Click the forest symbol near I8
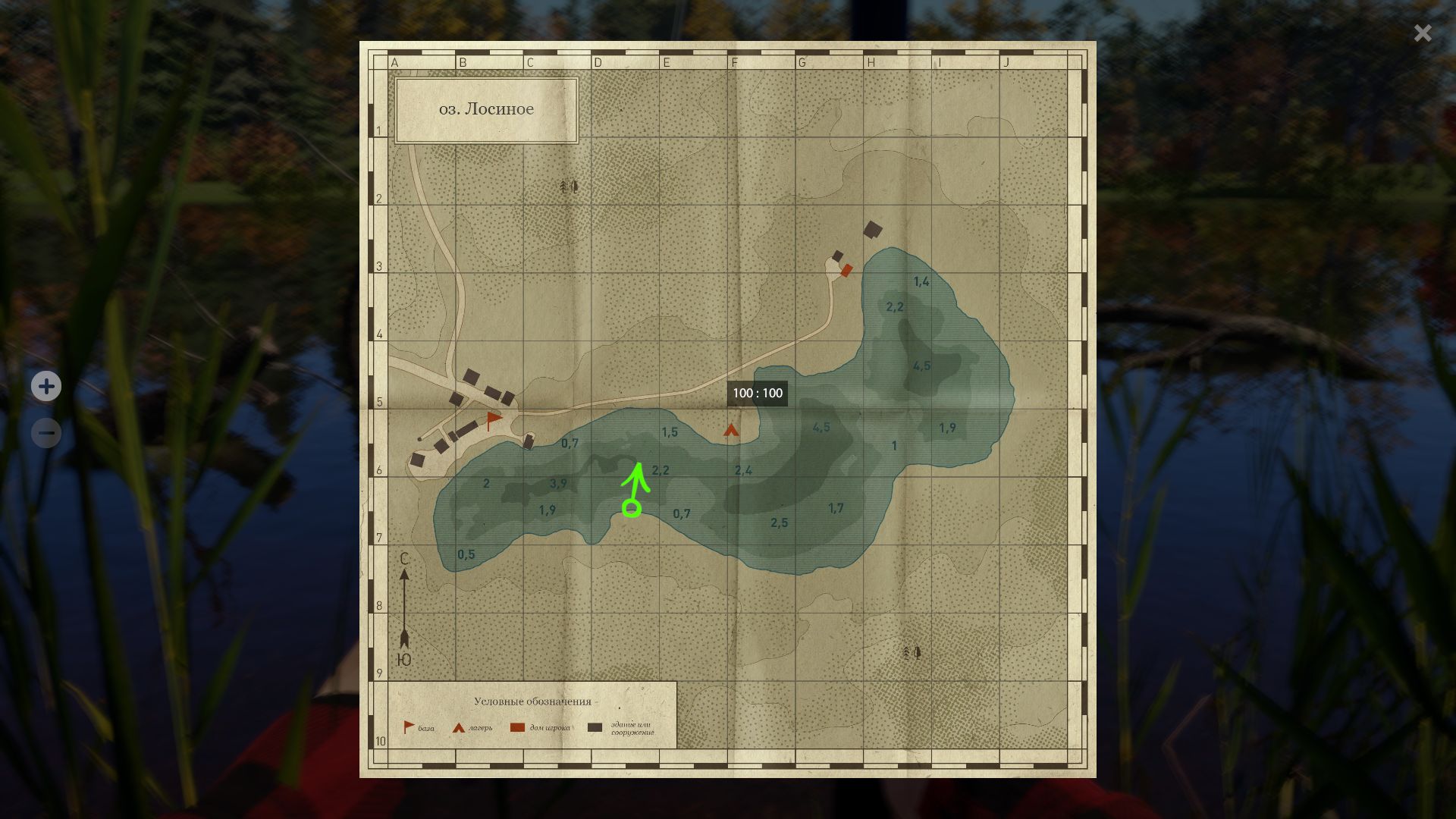 coord(911,652)
